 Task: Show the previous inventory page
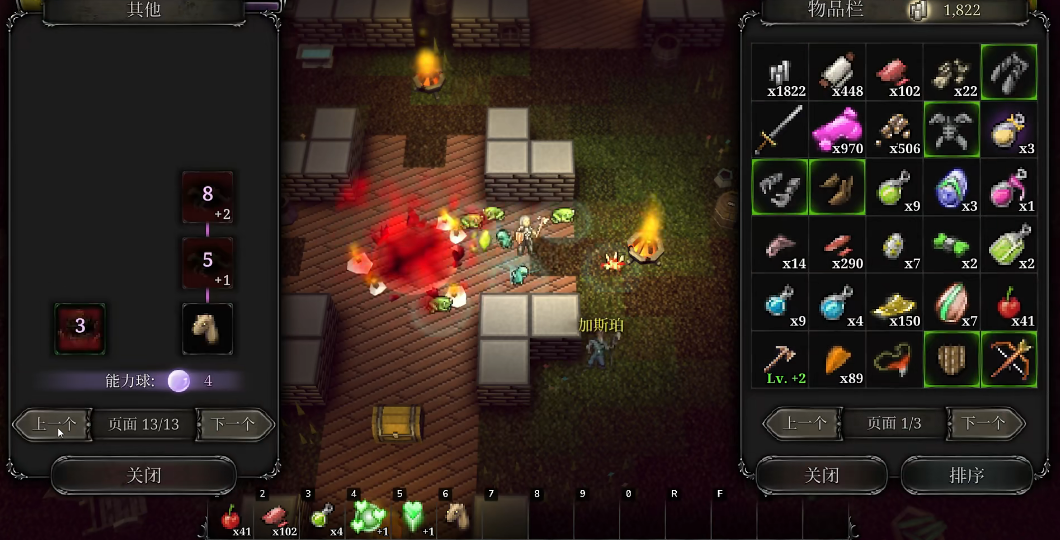click(x=804, y=424)
